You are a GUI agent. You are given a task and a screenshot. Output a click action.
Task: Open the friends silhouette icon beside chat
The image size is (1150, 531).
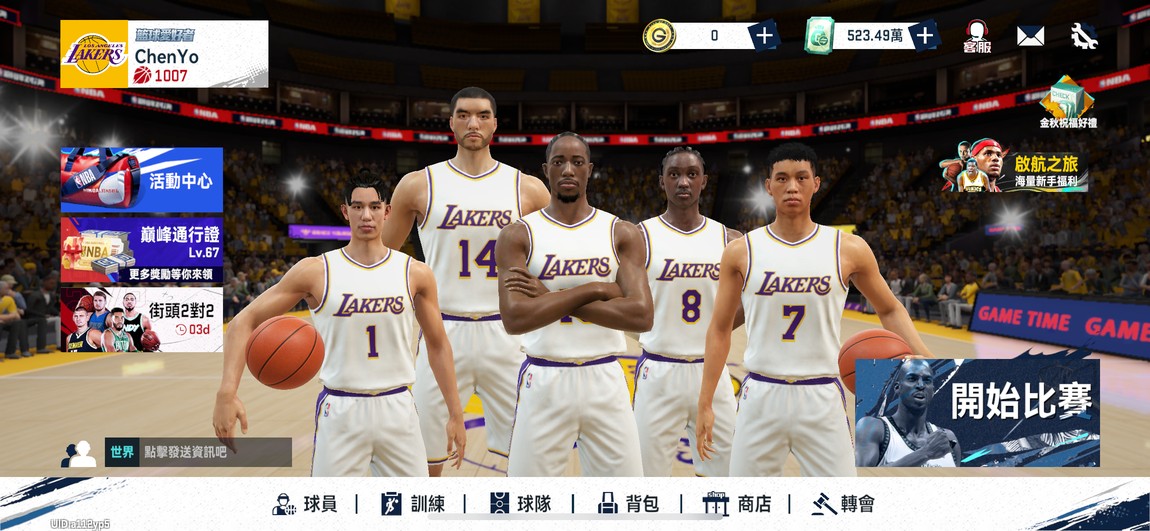(x=79, y=454)
